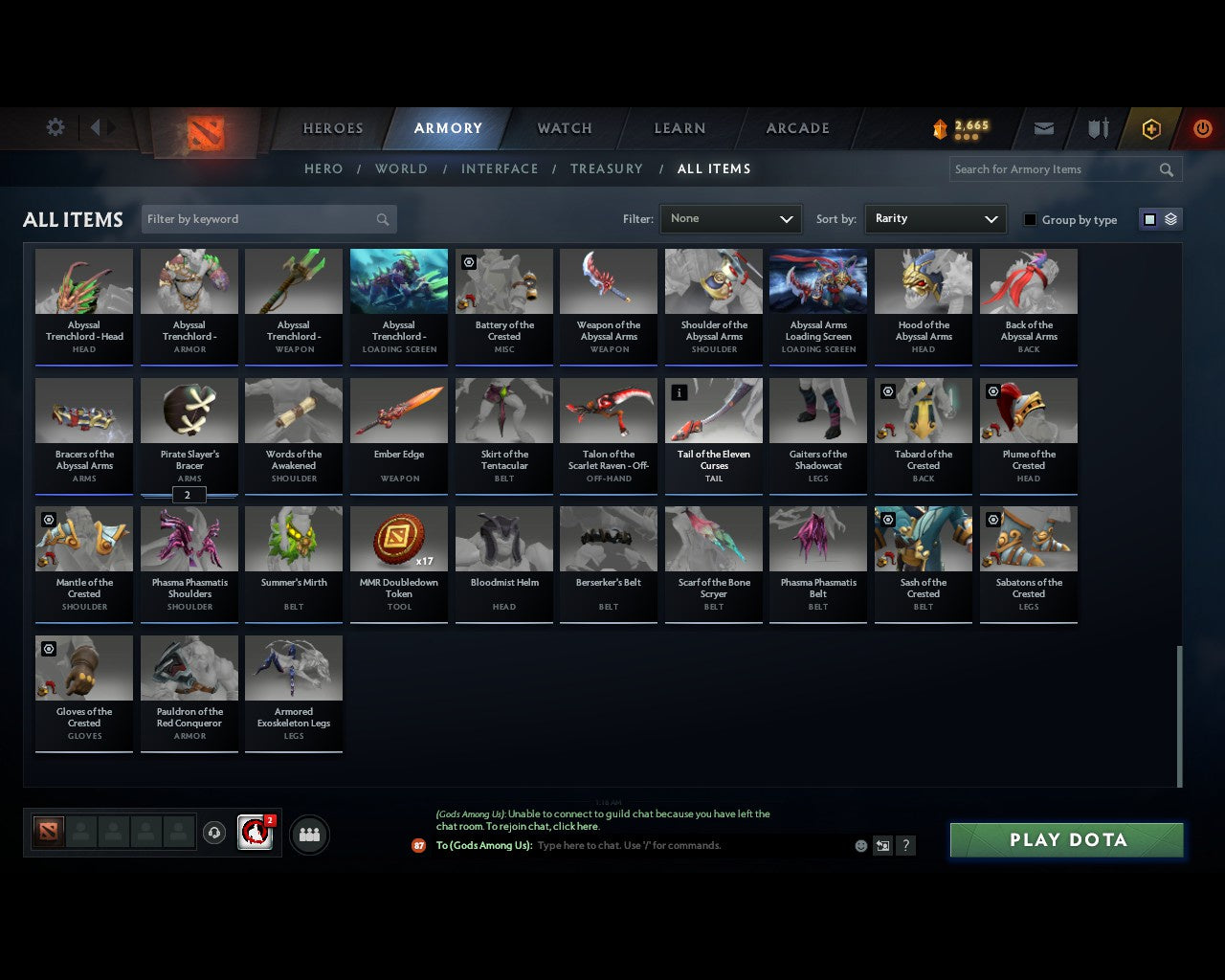Open the party/group members icon
Viewport: 1225px width, 980px height.
click(x=308, y=834)
